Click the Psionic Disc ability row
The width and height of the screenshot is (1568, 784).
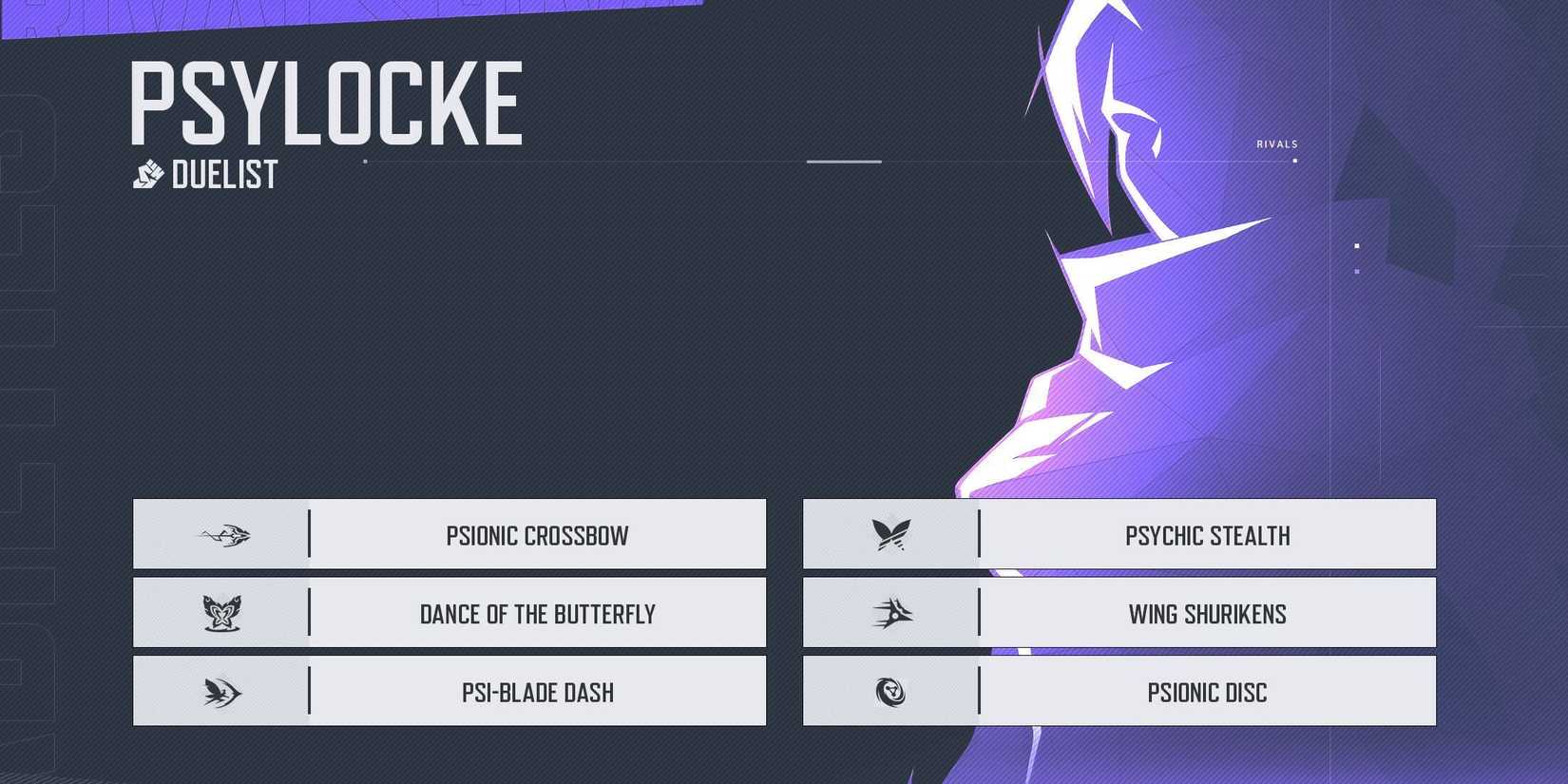(x=1207, y=693)
